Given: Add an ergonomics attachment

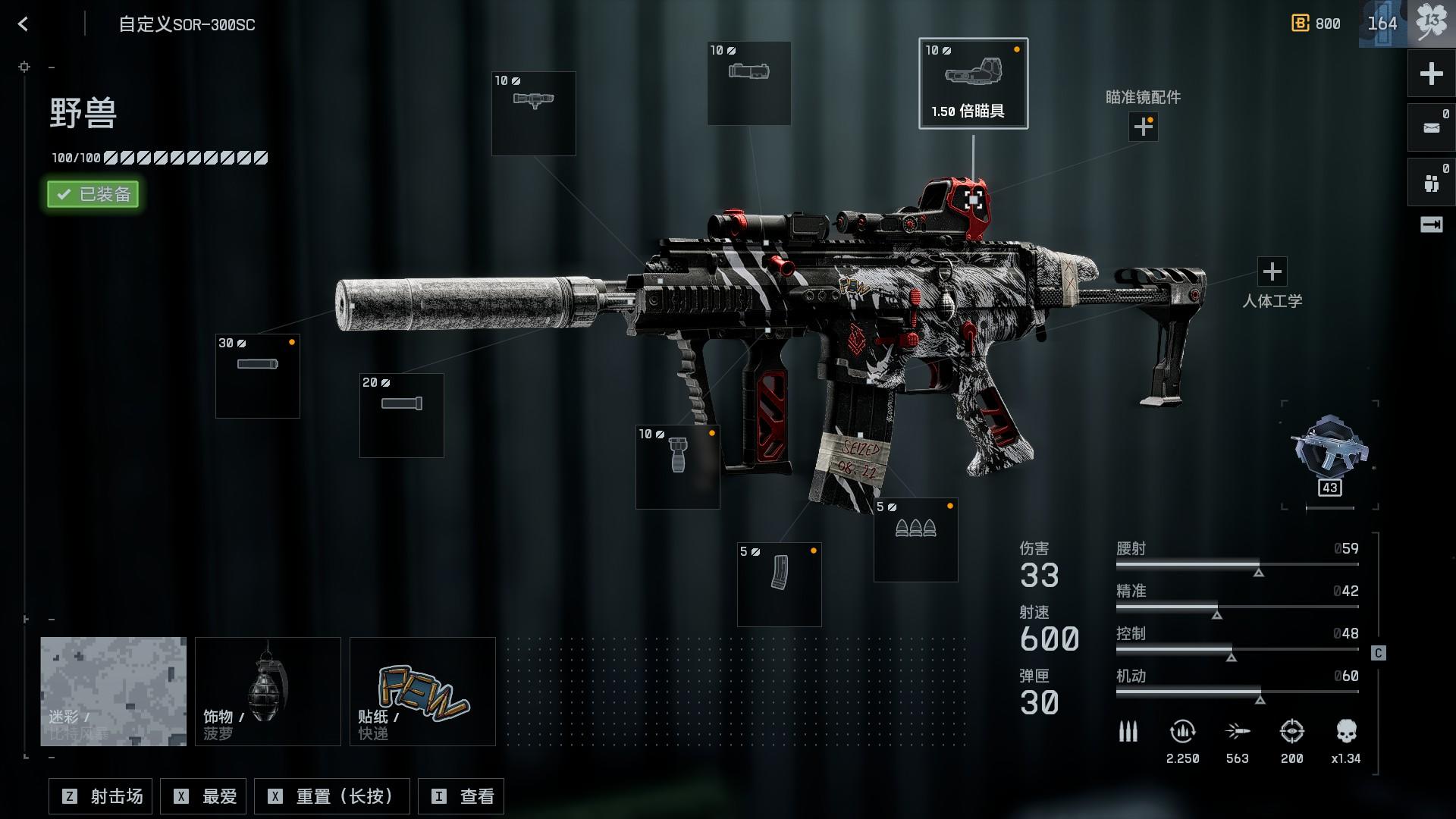Looking at the screenshot, I should (1272, 271).
